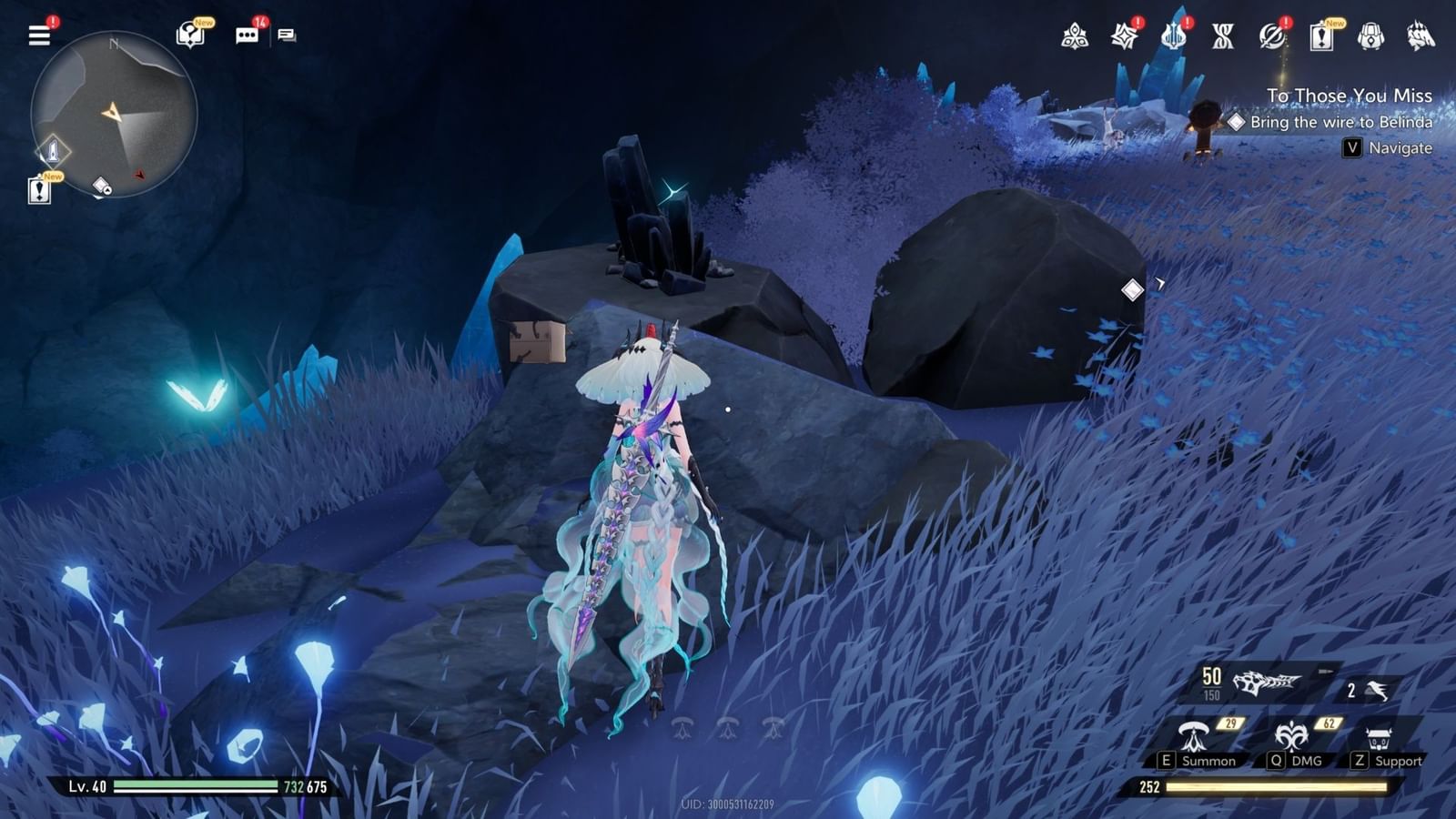Image resolution: width=1456 pixels, height=819 pixels.
Task: Open the events board icon marked New
Action: click(1319, 37)
